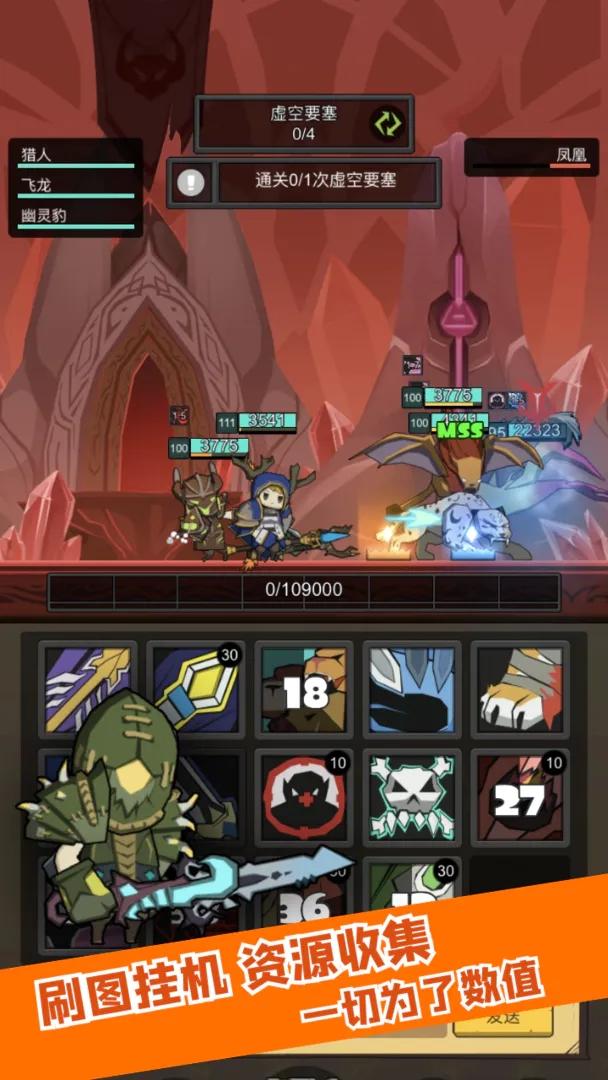Choose 飞龙 from the party list
The image size is (608, 1080).
coord(75,186)
